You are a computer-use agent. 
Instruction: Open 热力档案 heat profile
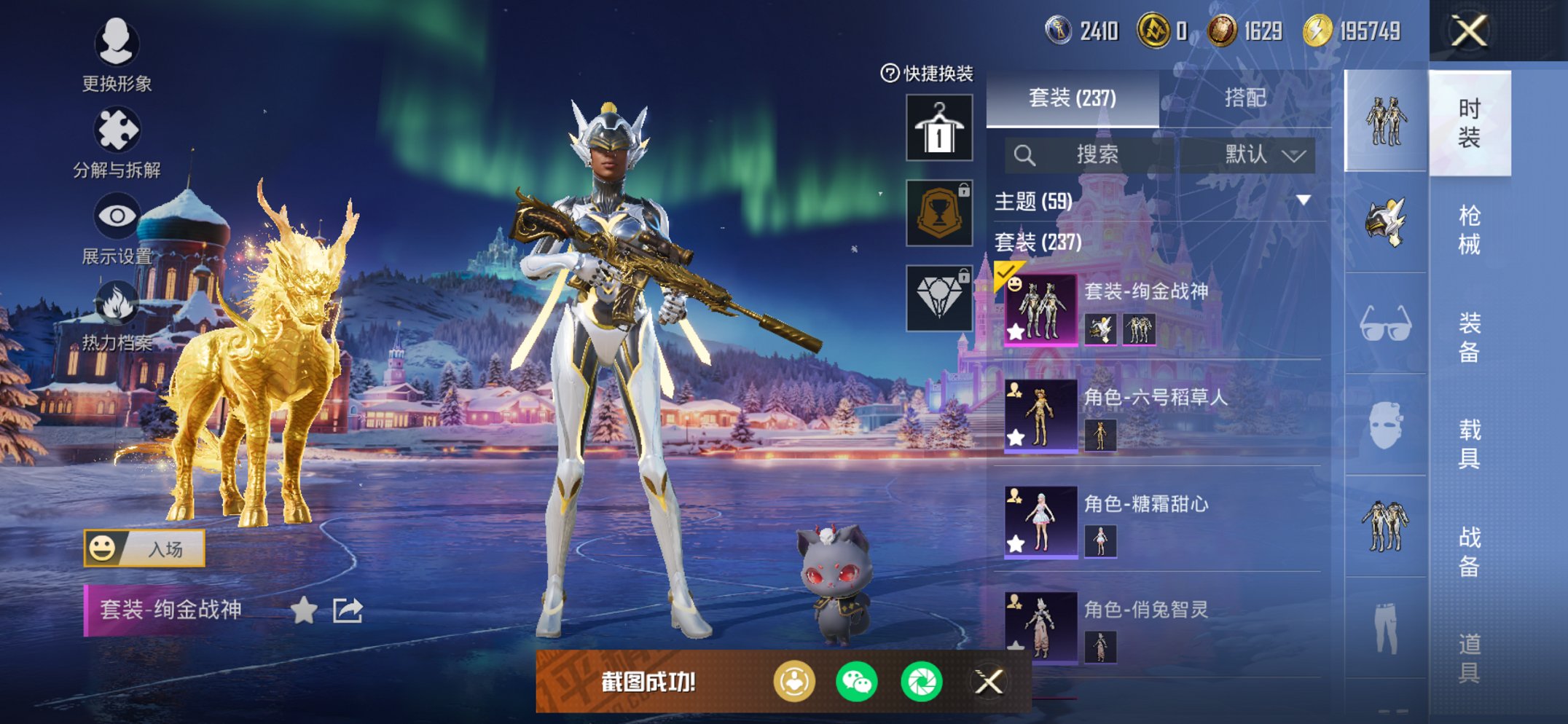[x=117, y=315]
